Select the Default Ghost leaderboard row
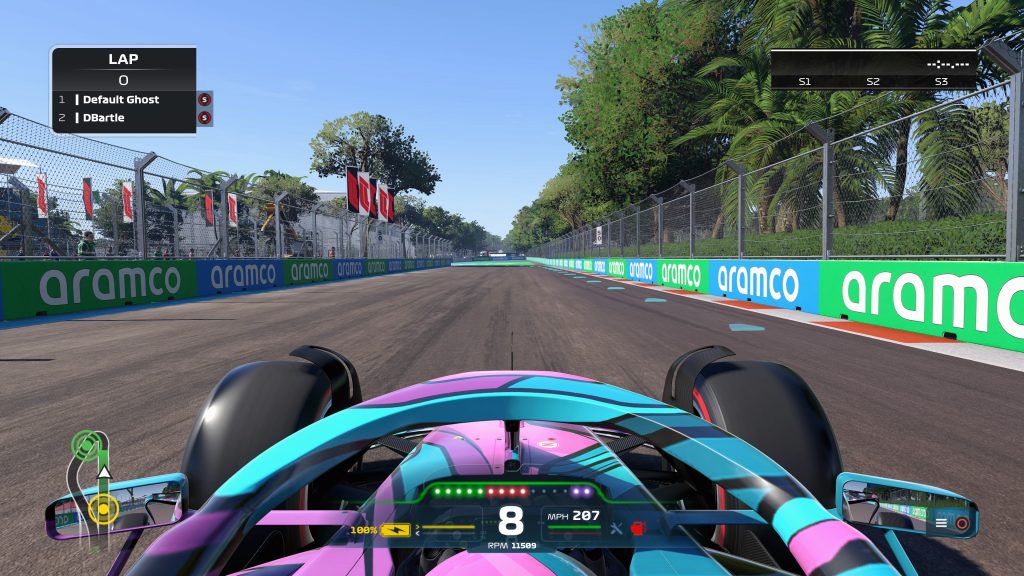1024x576 pixels. tap(122, 100)
